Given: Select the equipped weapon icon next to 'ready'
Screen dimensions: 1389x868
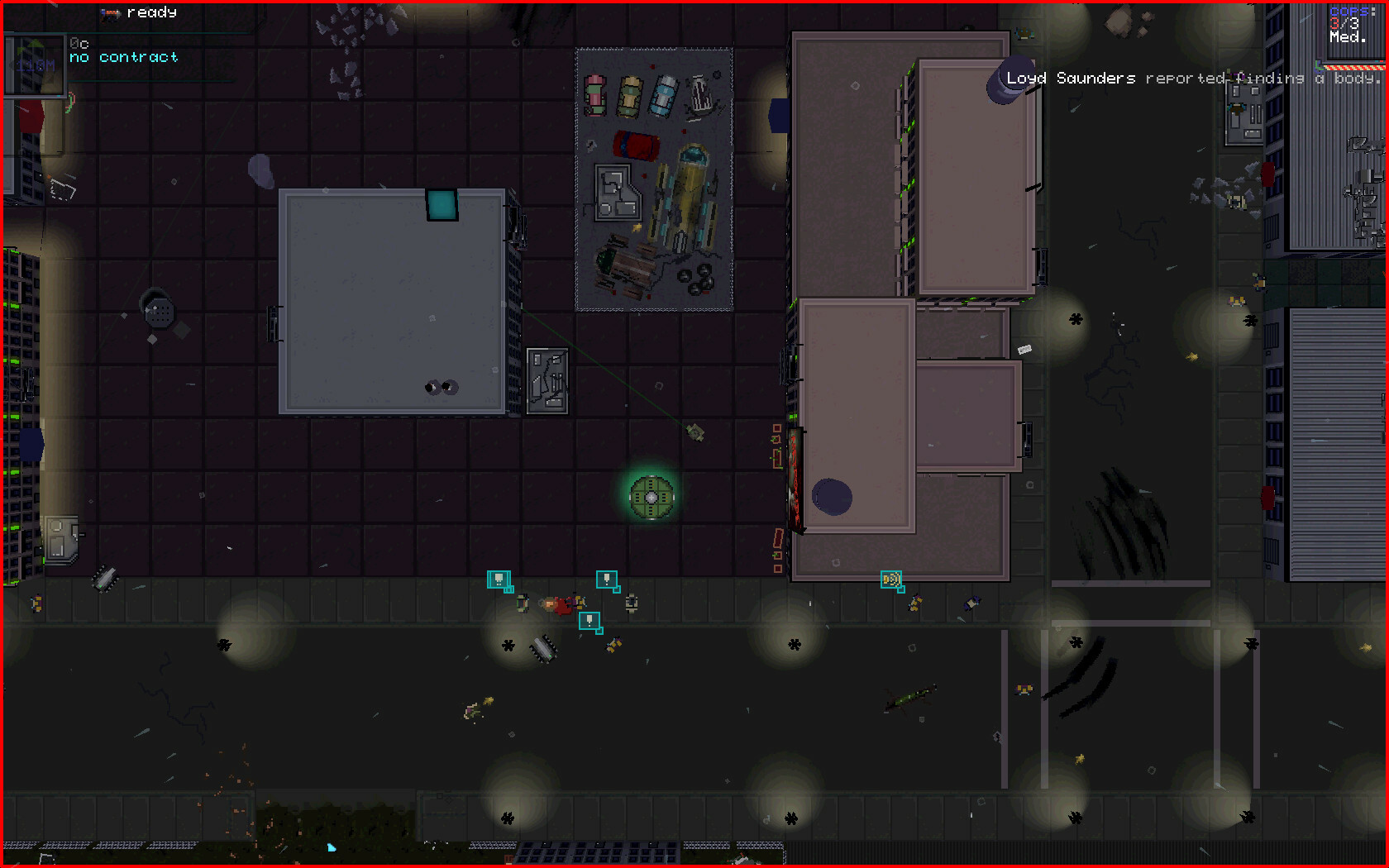Looking at the screenshot, I should [110, 12].
